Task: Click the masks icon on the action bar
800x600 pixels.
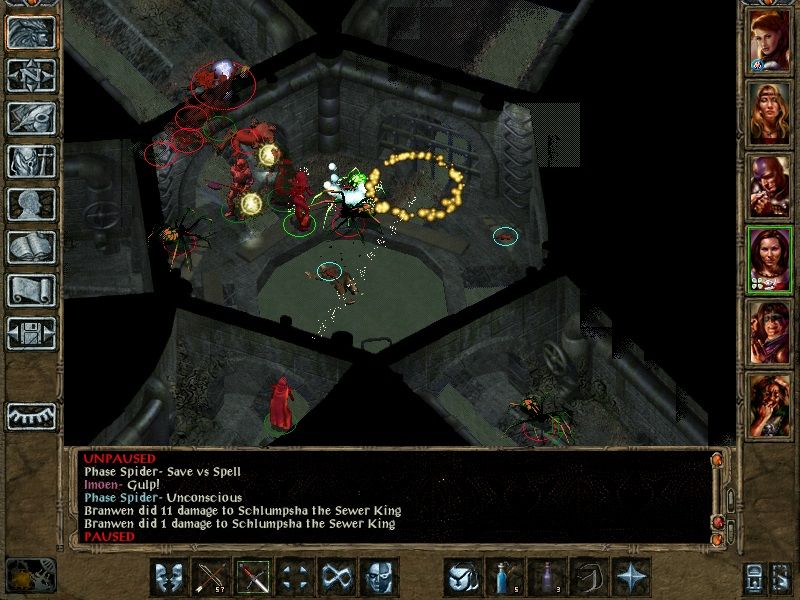Action: tap(169, 578)
